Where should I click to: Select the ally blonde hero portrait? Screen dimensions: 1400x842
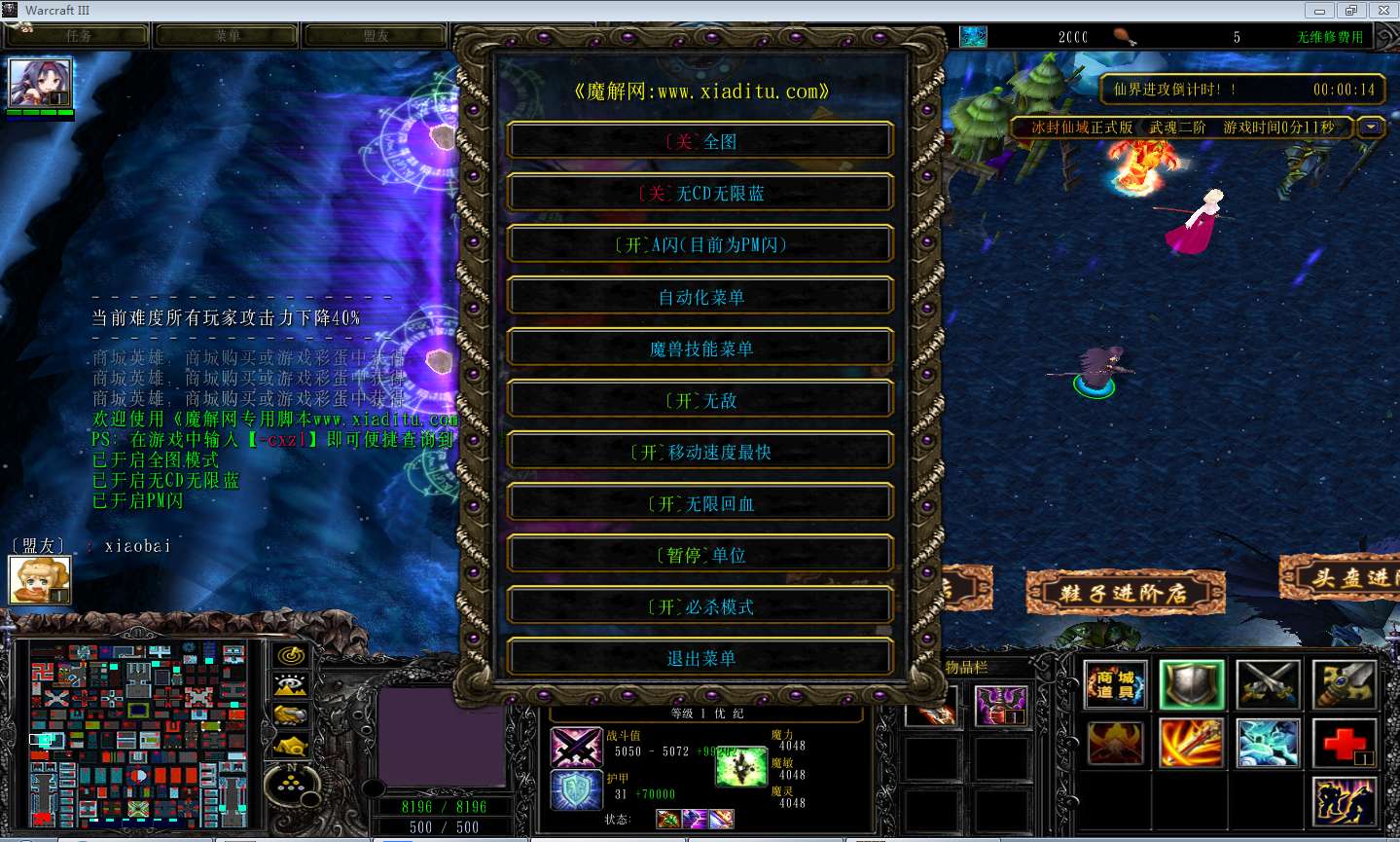[x=40, y=579]
